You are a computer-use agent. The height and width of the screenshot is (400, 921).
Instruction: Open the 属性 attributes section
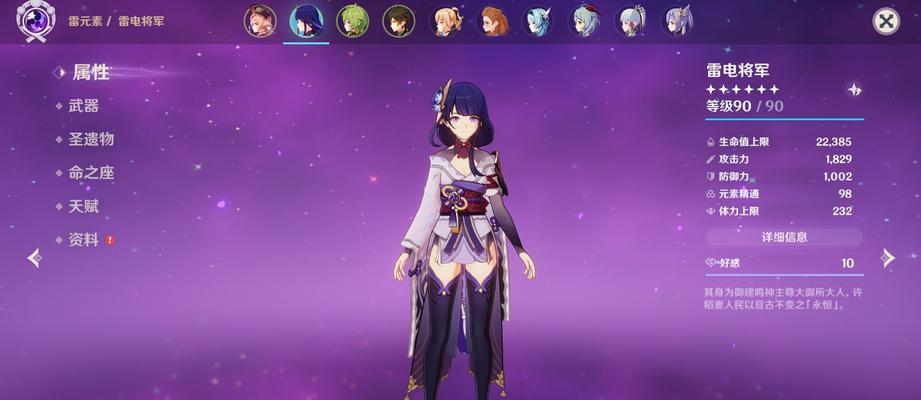(x=90, y=73)
